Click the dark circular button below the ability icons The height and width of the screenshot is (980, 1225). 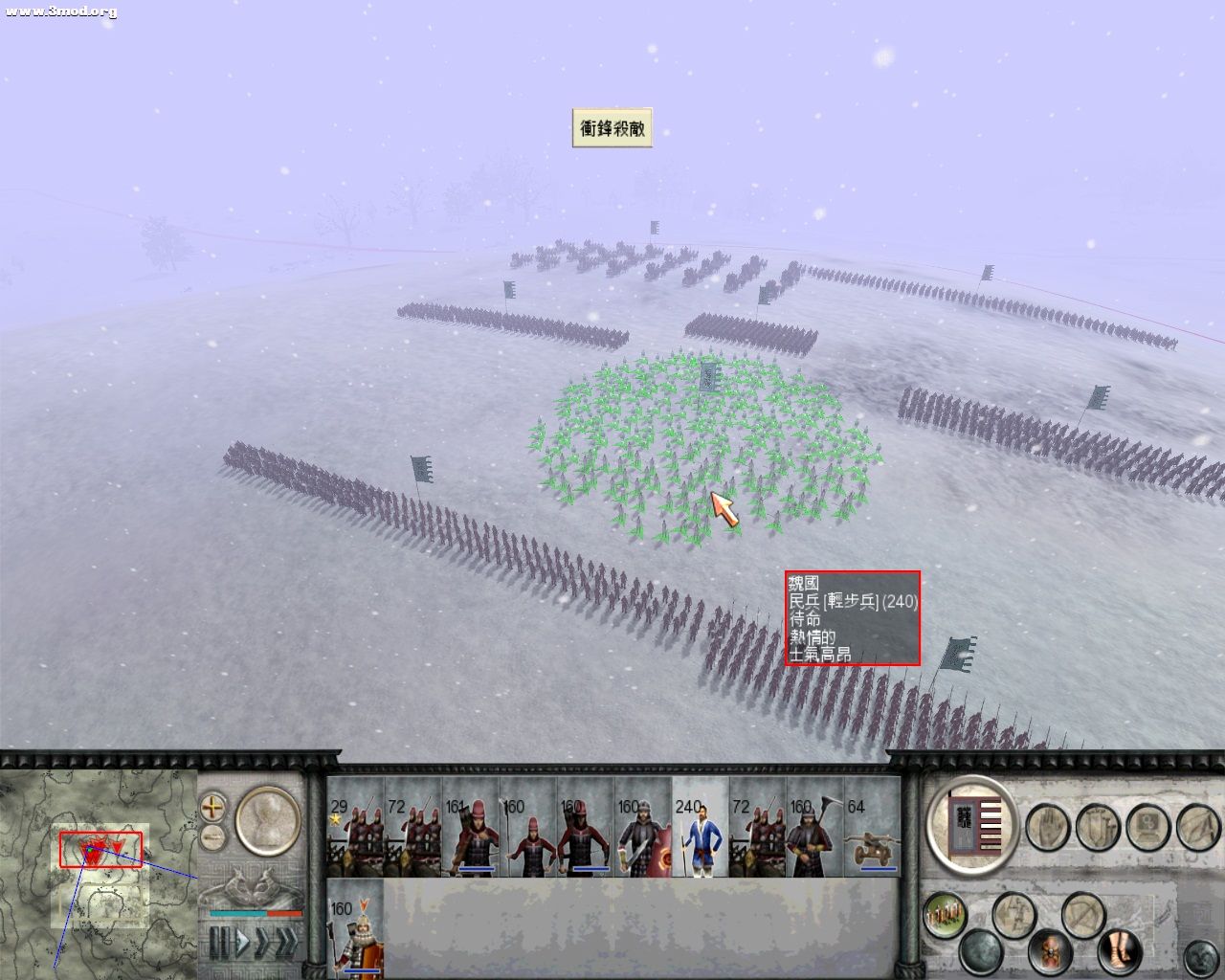tap(980, 951)
